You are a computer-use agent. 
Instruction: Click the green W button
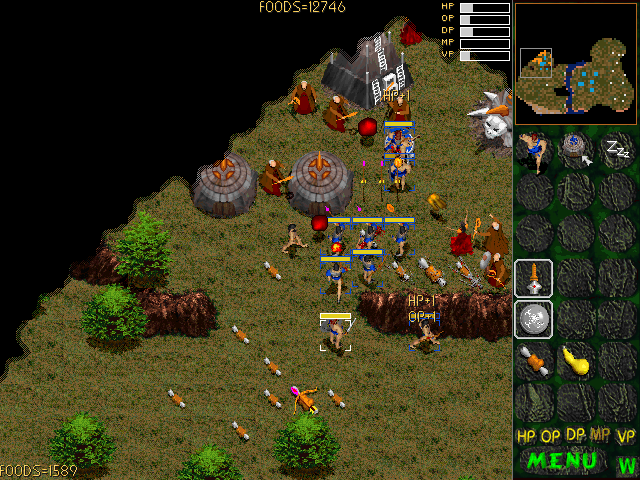(627, 464)
